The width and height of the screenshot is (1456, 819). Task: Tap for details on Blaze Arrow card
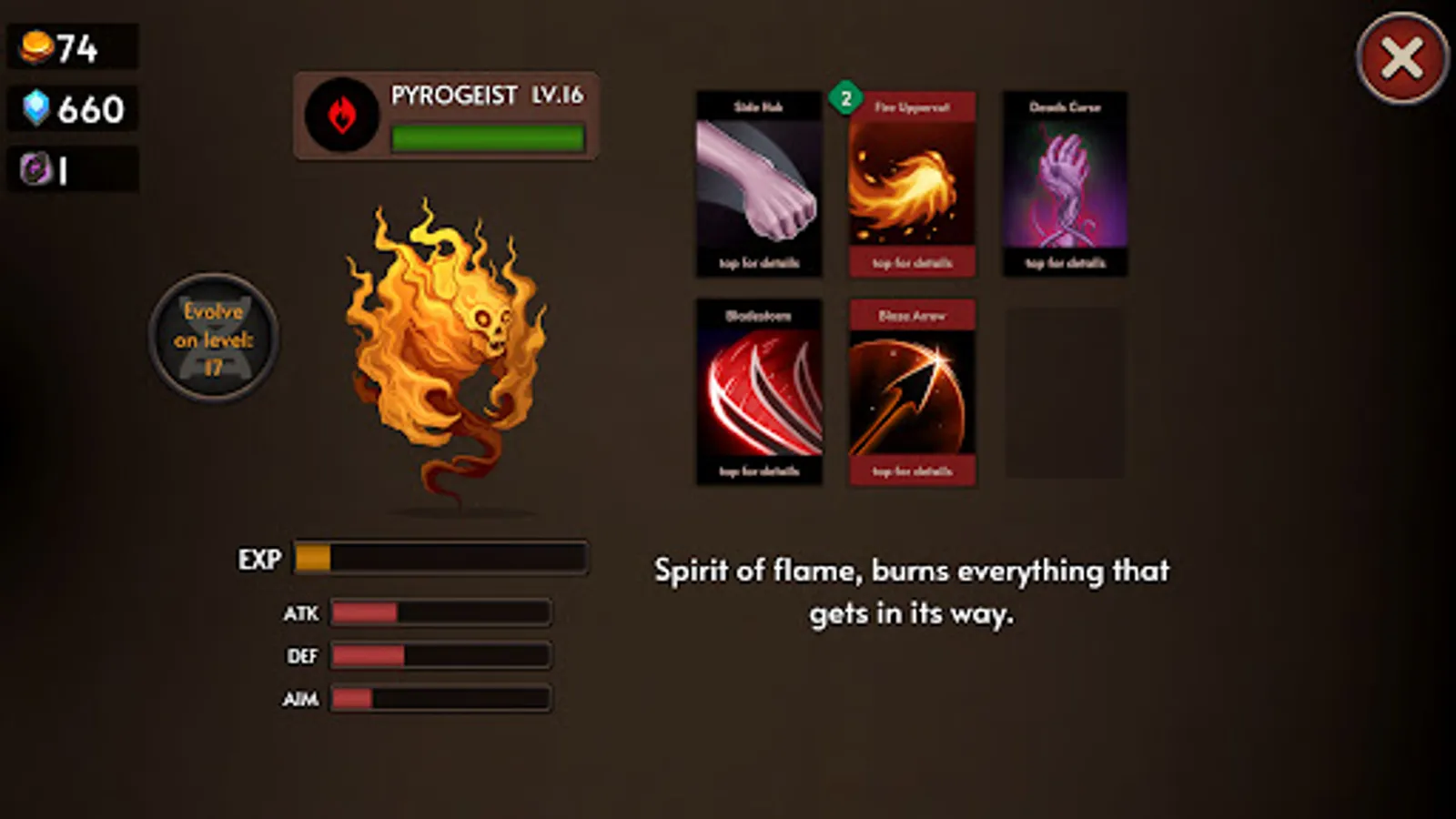911,471
